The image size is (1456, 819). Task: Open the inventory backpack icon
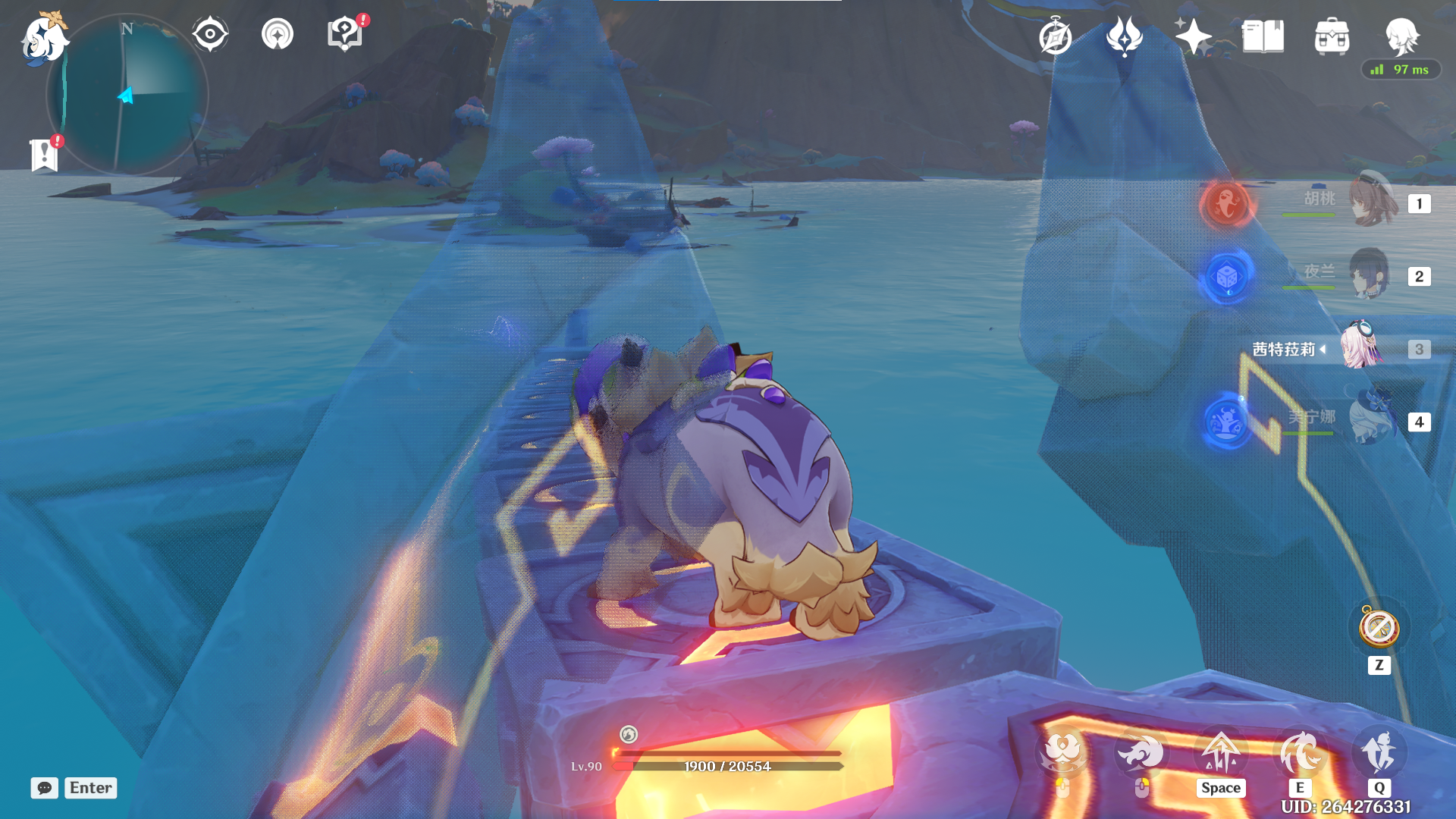pyautogui.click(x=1332, y=36)
